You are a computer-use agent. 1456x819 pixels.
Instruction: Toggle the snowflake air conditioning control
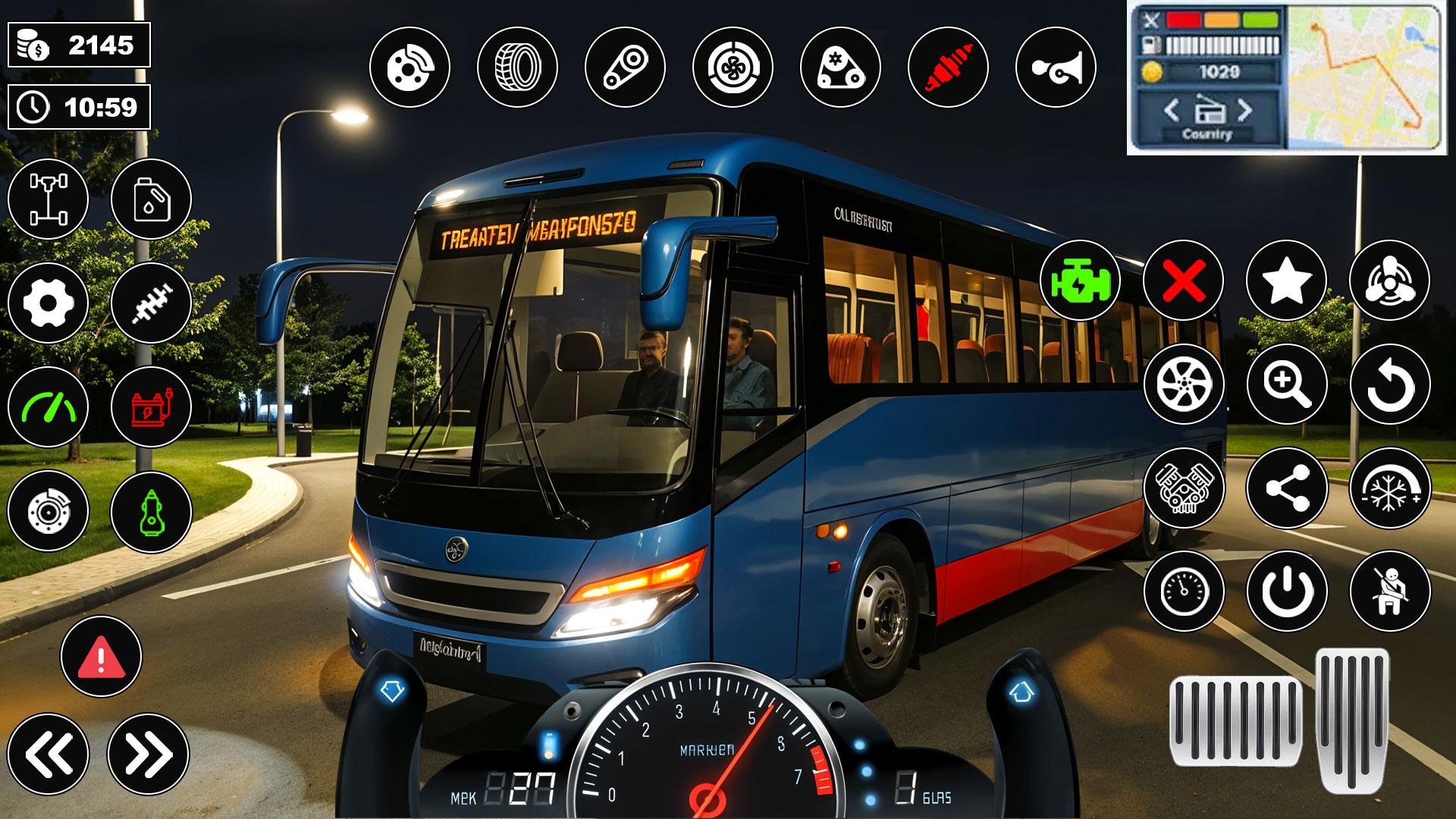1389,488
